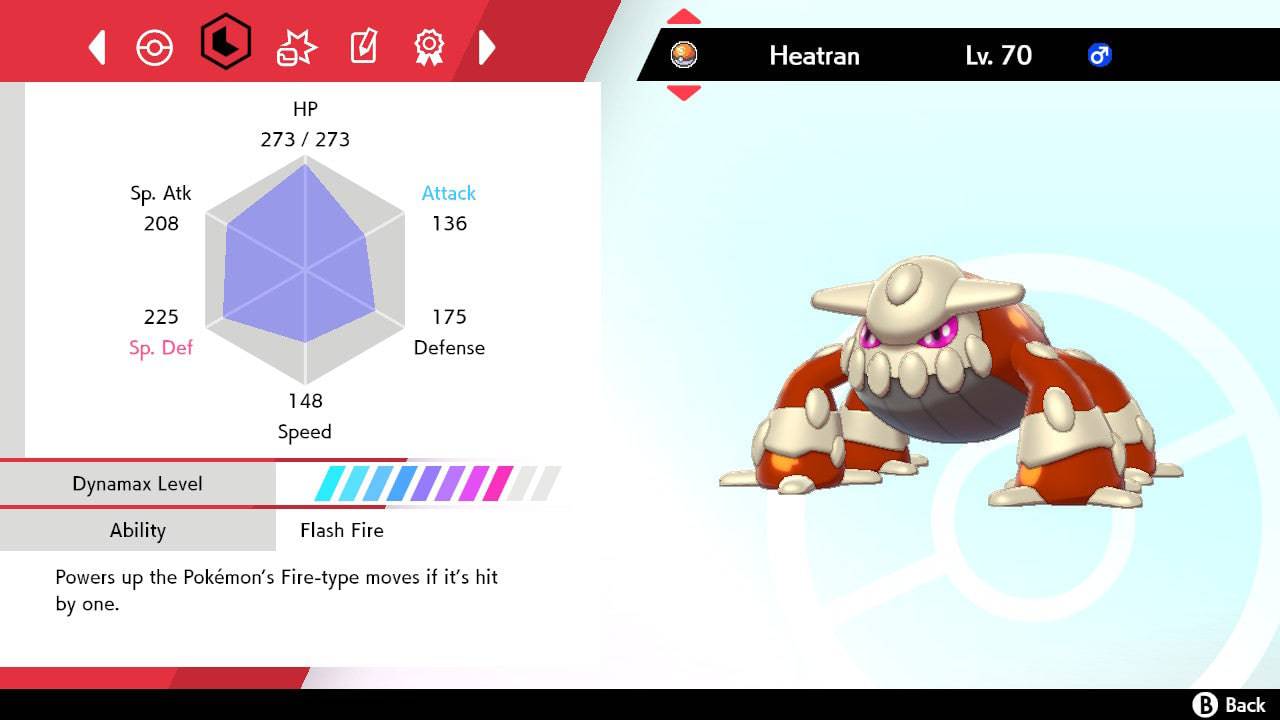Viewport: 1280px width, 720px height.
Task: Click Back to exit the summary
Action: point(1229,705)
